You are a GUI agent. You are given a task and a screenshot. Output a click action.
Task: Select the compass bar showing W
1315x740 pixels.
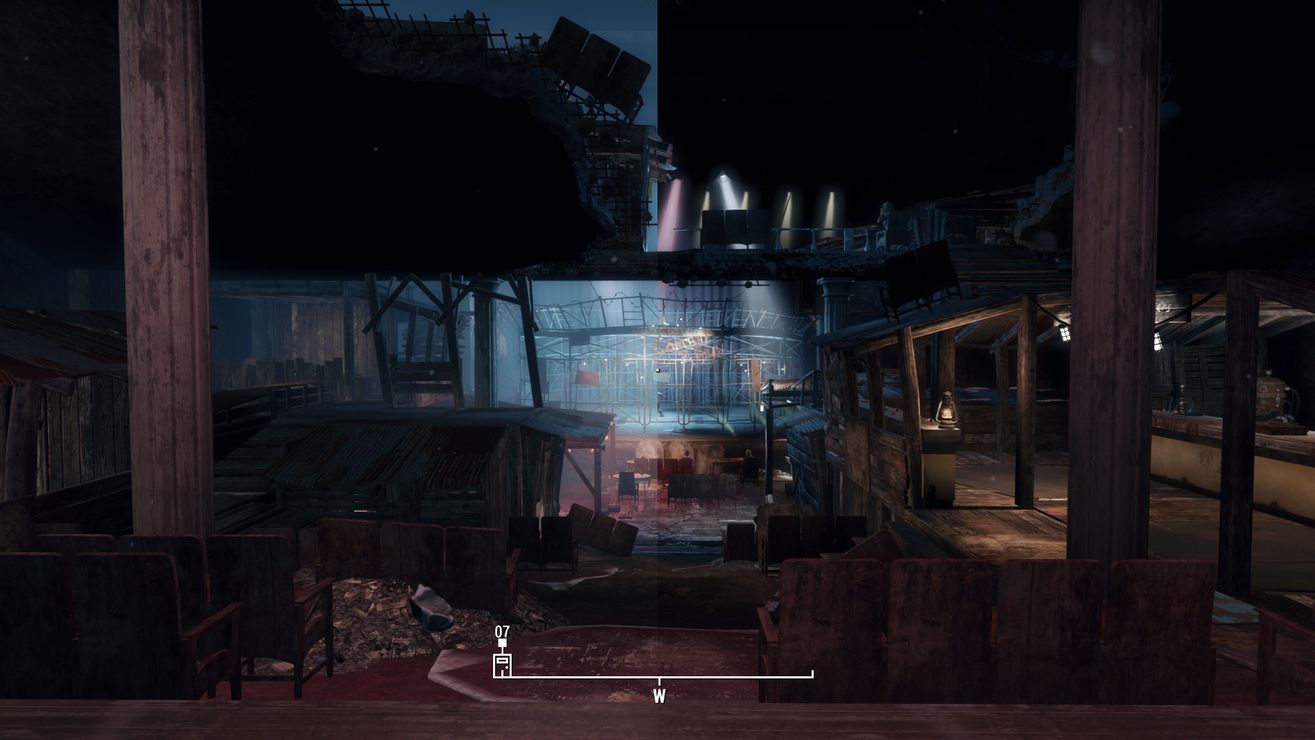point(657,678)
